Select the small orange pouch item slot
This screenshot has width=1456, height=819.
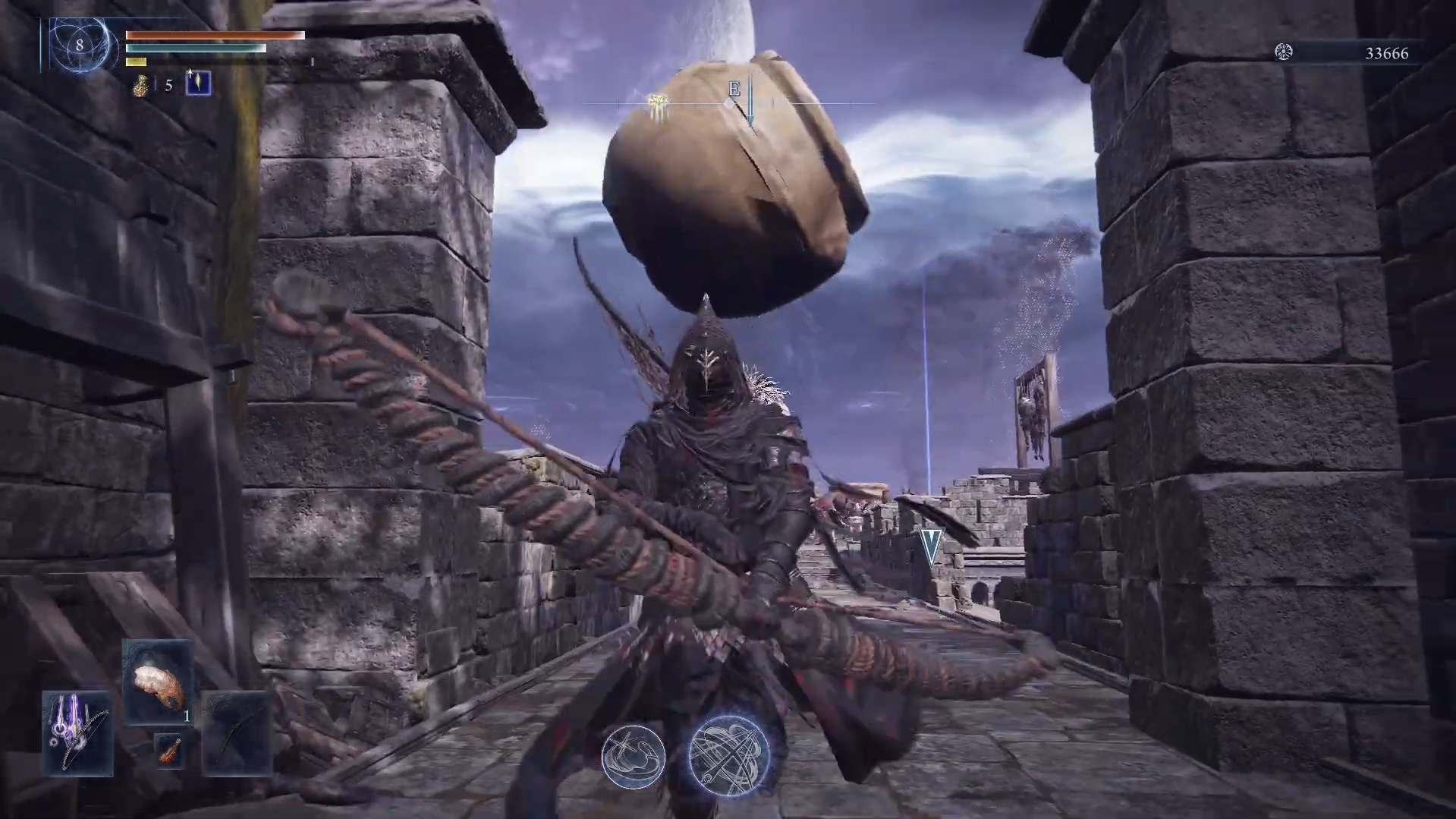click(x=169, y=751)
